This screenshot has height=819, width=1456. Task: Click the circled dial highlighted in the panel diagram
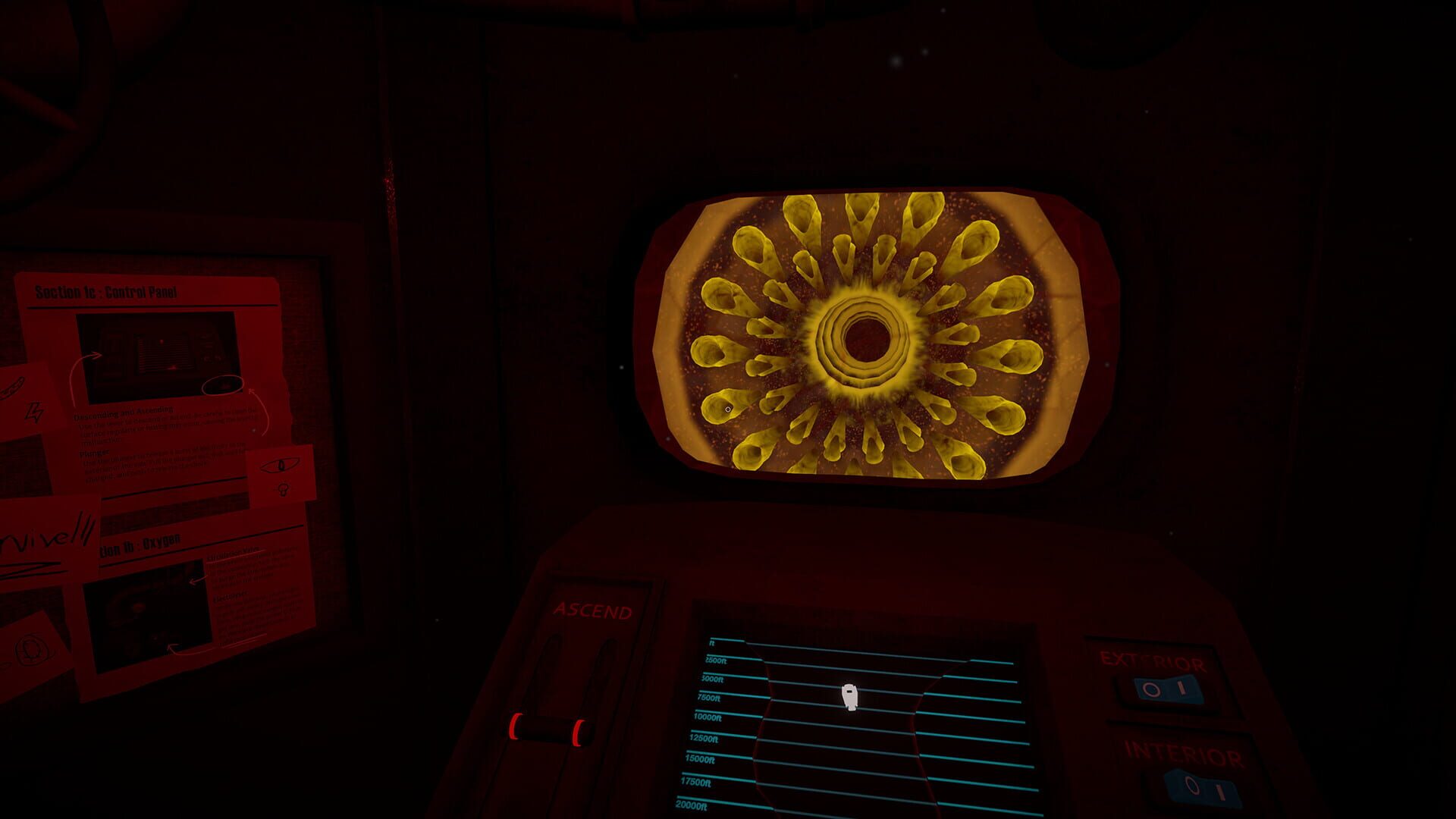222,386
